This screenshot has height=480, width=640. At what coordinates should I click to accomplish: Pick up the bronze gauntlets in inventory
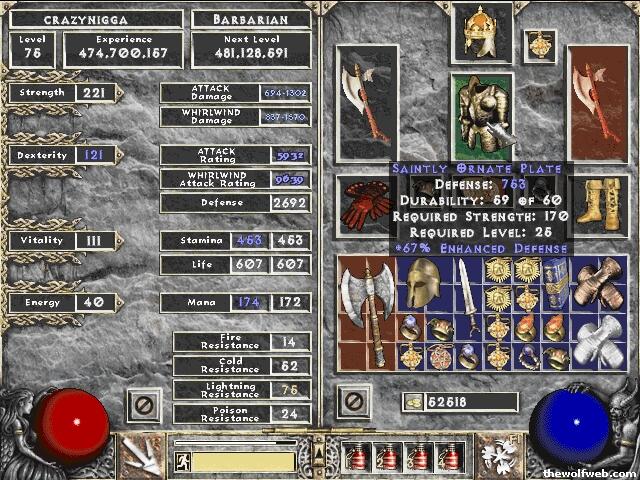(600, 285)
